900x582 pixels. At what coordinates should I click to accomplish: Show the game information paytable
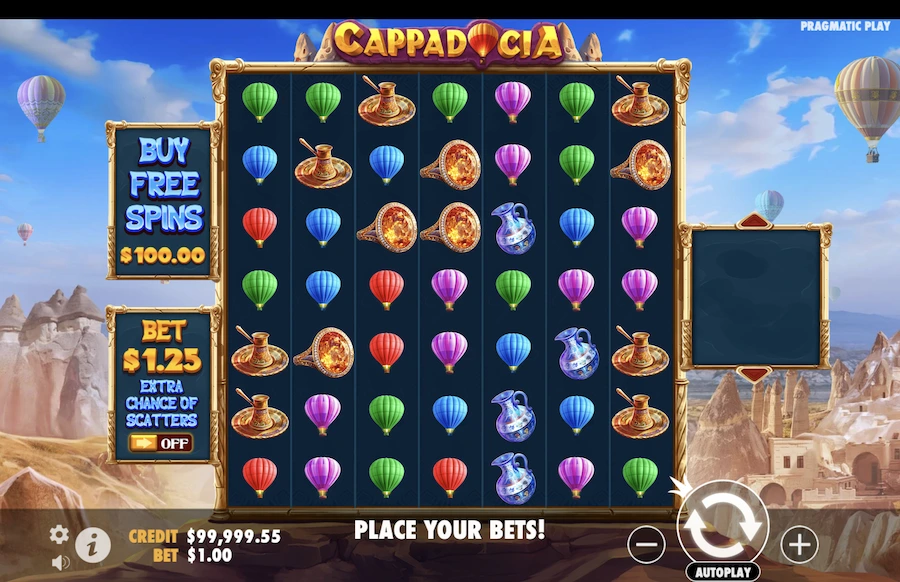[93, 544]
